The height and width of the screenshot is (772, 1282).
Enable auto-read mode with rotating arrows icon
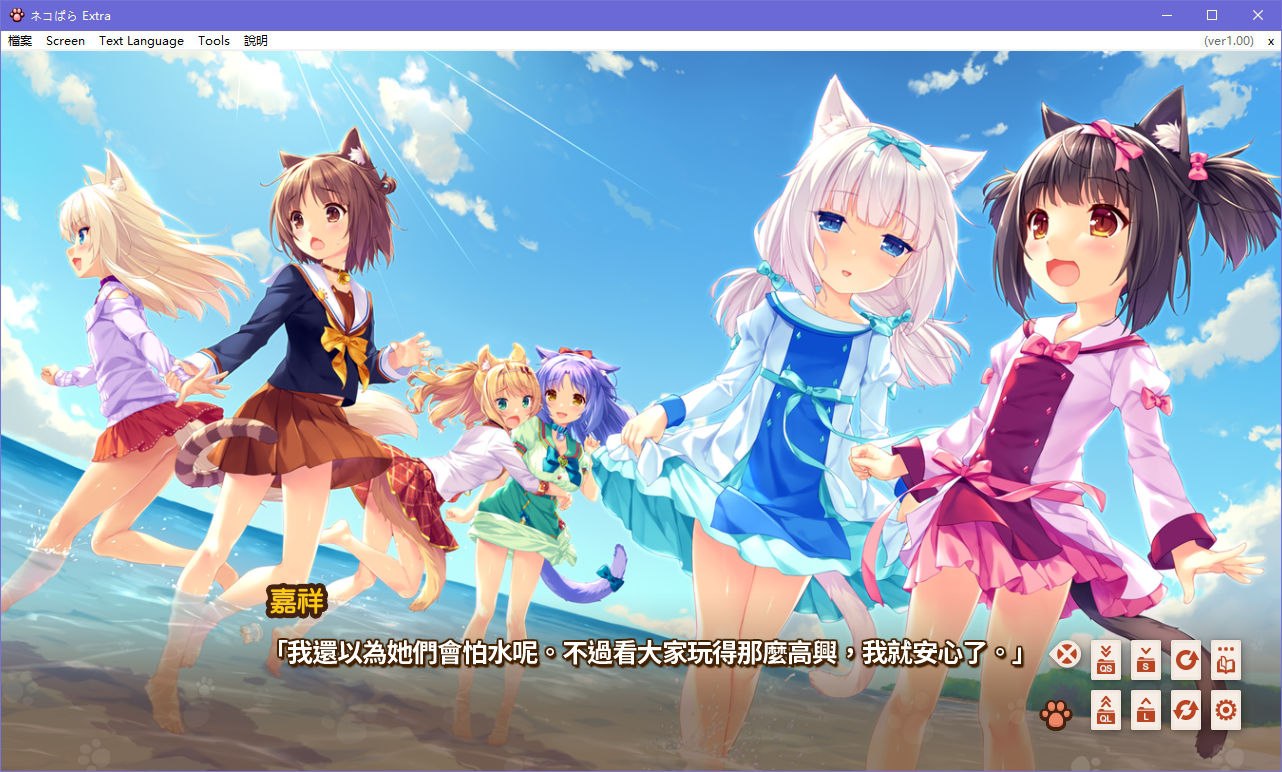1185,710
